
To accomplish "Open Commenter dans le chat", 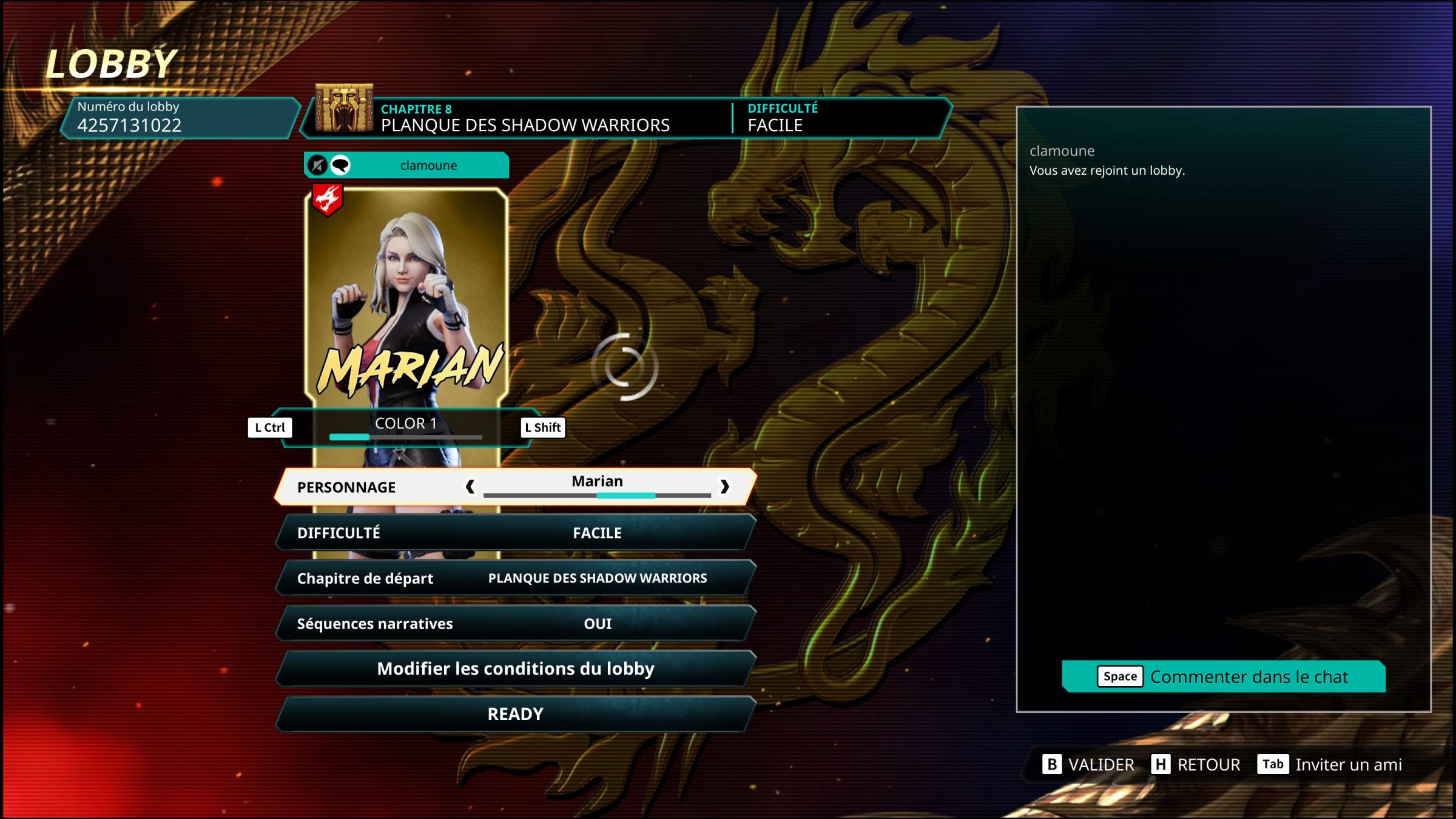I will (1223, 676).
